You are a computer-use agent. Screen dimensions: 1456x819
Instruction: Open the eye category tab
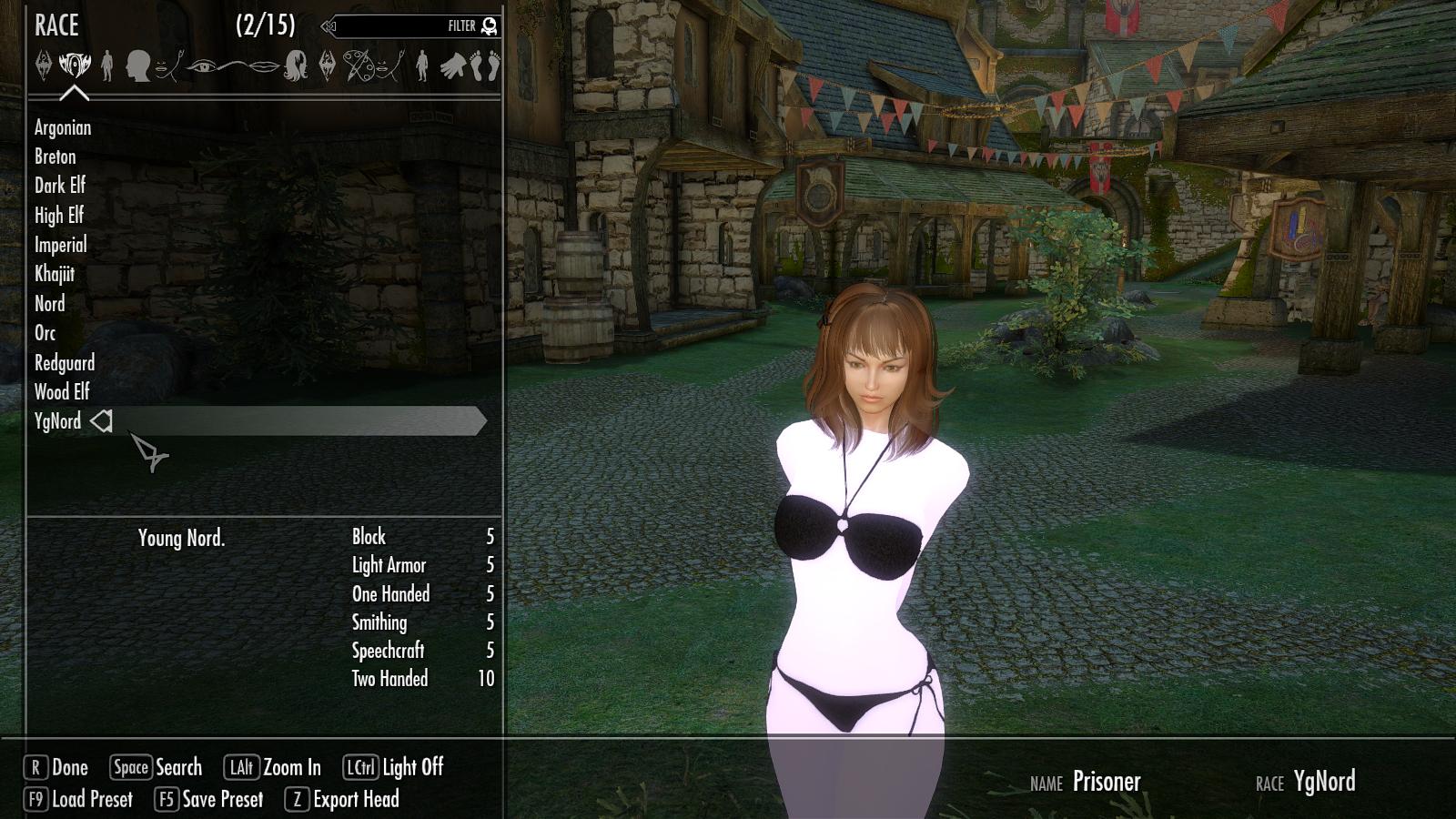click(202, 66)
